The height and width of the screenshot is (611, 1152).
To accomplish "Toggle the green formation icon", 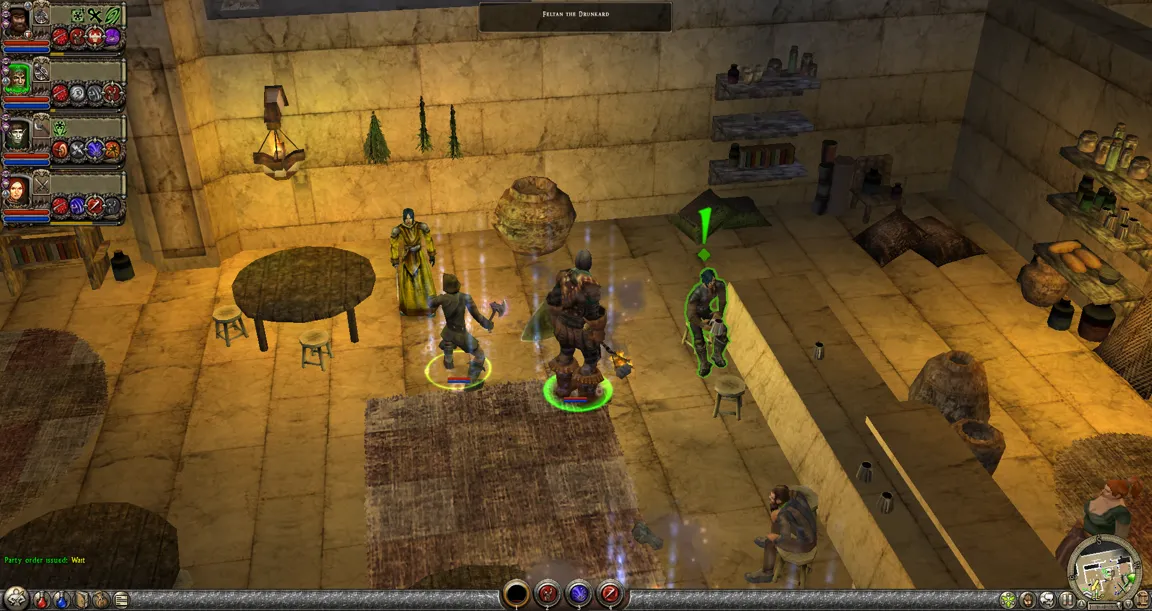I will pyautogui.click(x=1008, y=601).
